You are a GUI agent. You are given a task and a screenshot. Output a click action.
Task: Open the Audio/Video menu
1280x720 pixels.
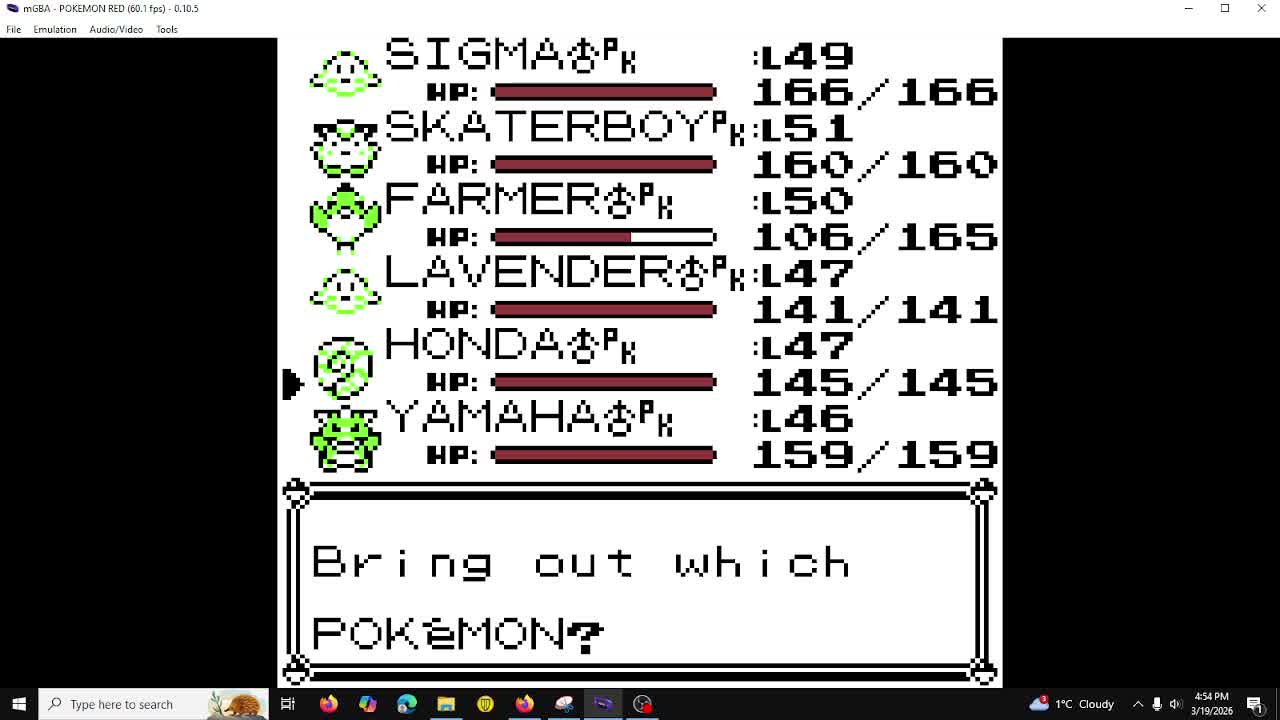(x=116, y=29)
